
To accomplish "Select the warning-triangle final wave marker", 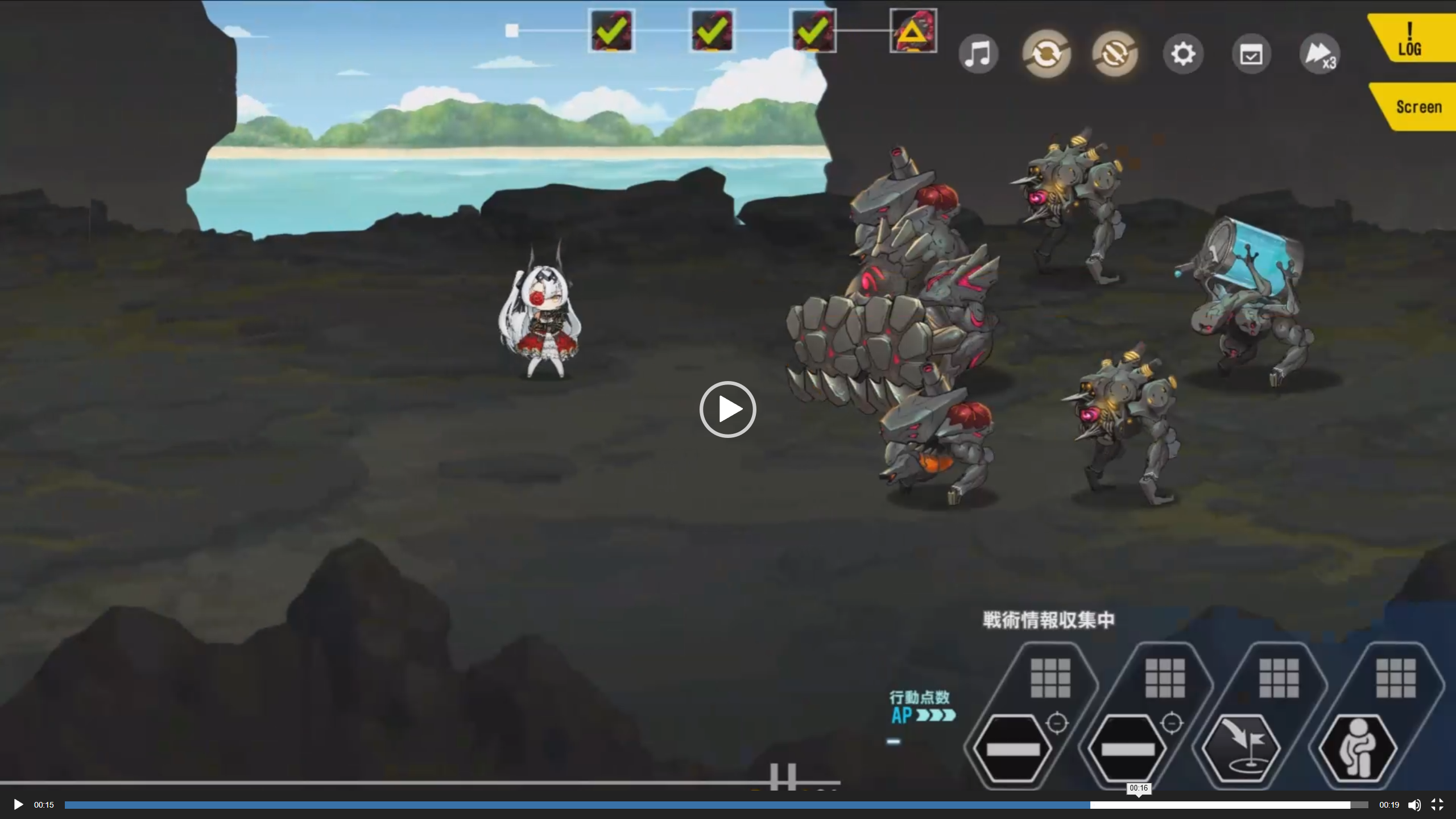I will pyautogui.click(x=913, y=31).
